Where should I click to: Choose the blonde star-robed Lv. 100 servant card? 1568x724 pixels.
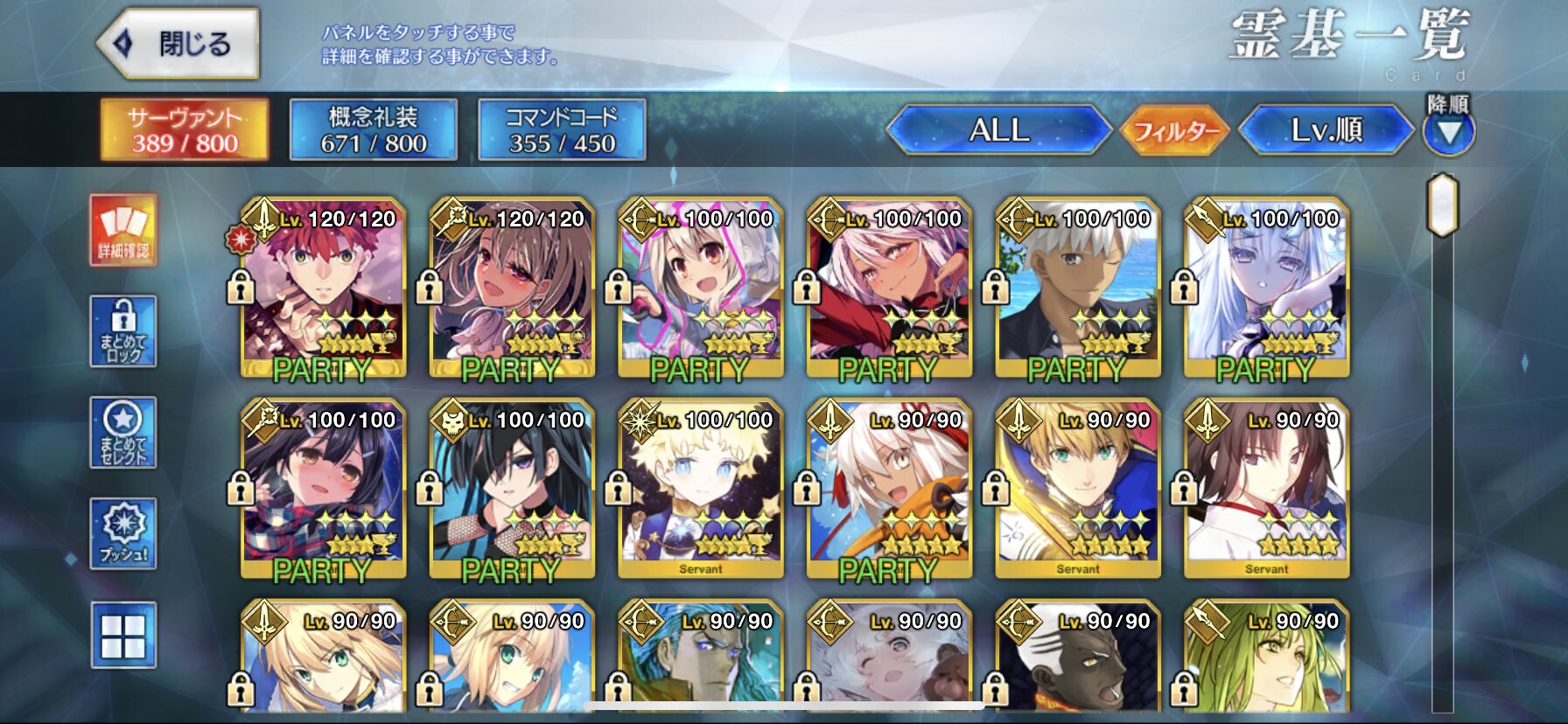[x=700, y=490]
